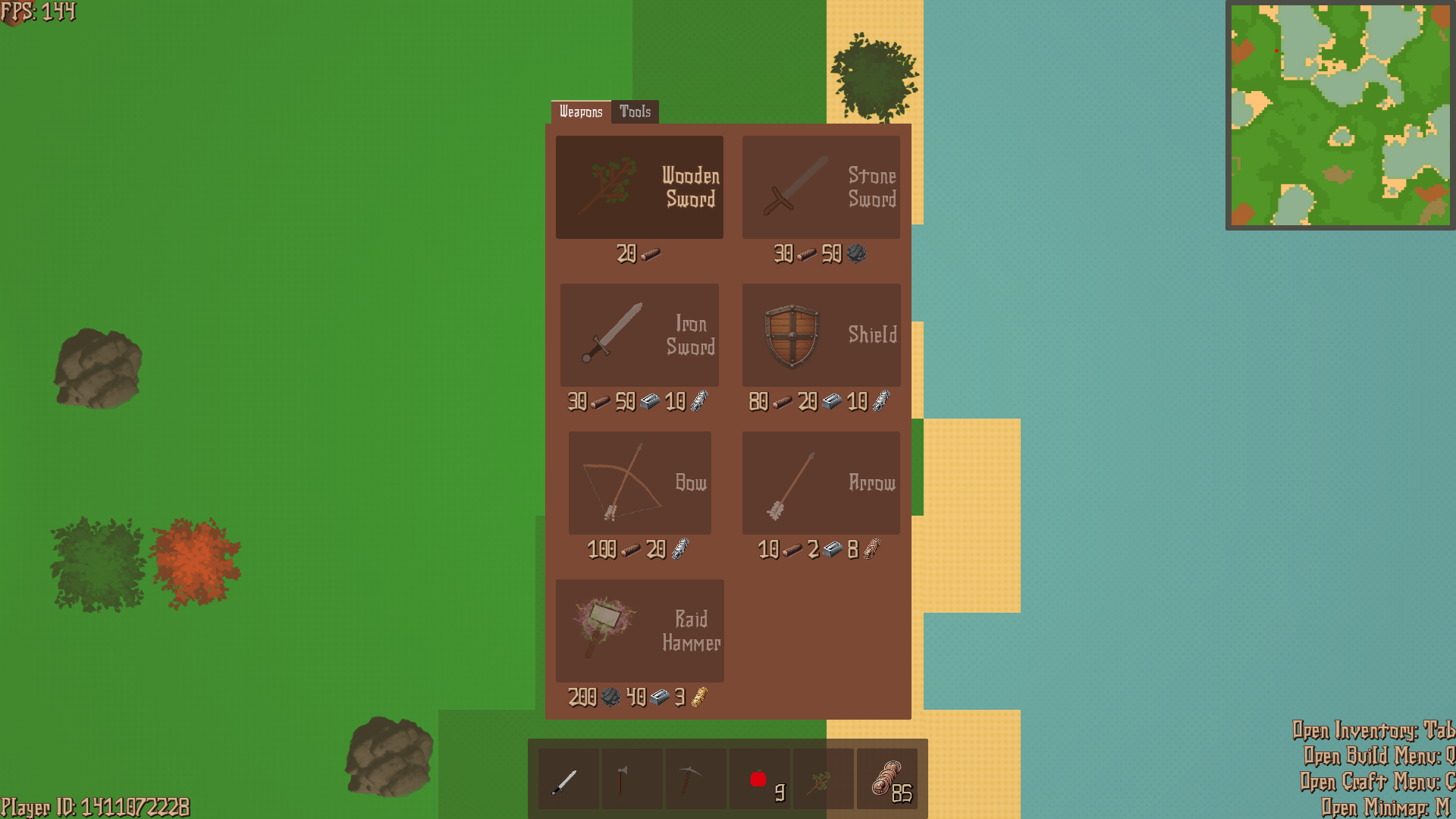Click the Stone Sword recipe icon
Image resolution: width=1456 pixels, height=819 pixels.
click(x=821, y=187)
